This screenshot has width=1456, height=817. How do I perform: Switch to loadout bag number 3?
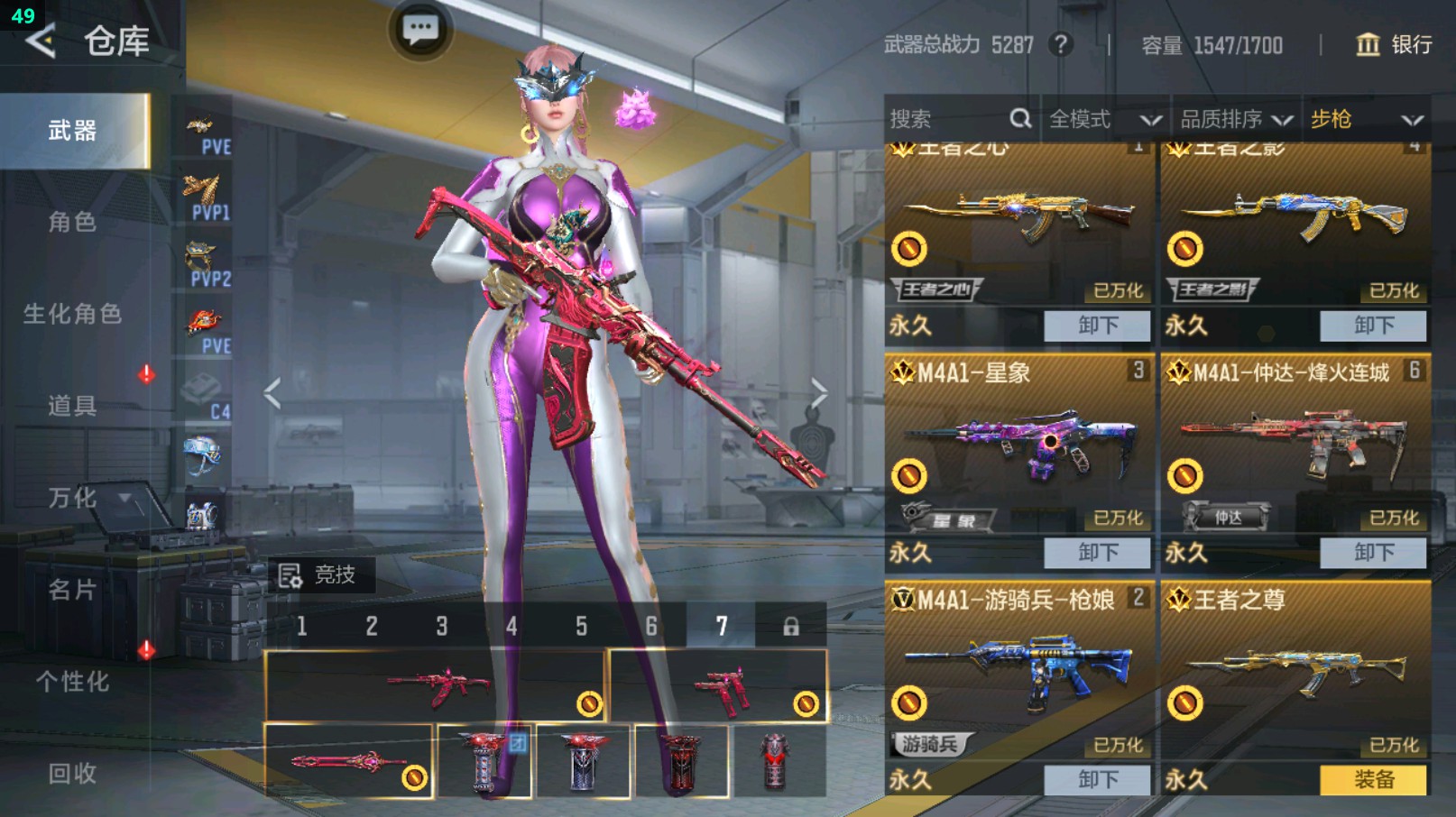[x=442, y=626]
